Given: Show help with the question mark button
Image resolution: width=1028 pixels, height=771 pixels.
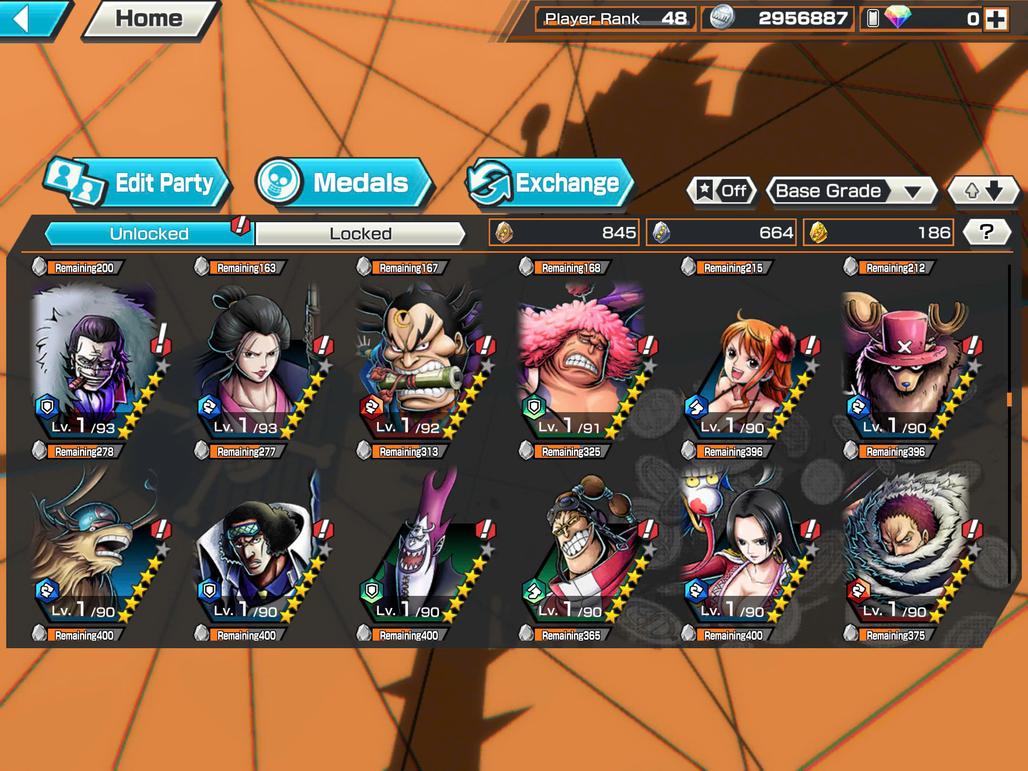Looking at the screenshot, I should [986, 232].
